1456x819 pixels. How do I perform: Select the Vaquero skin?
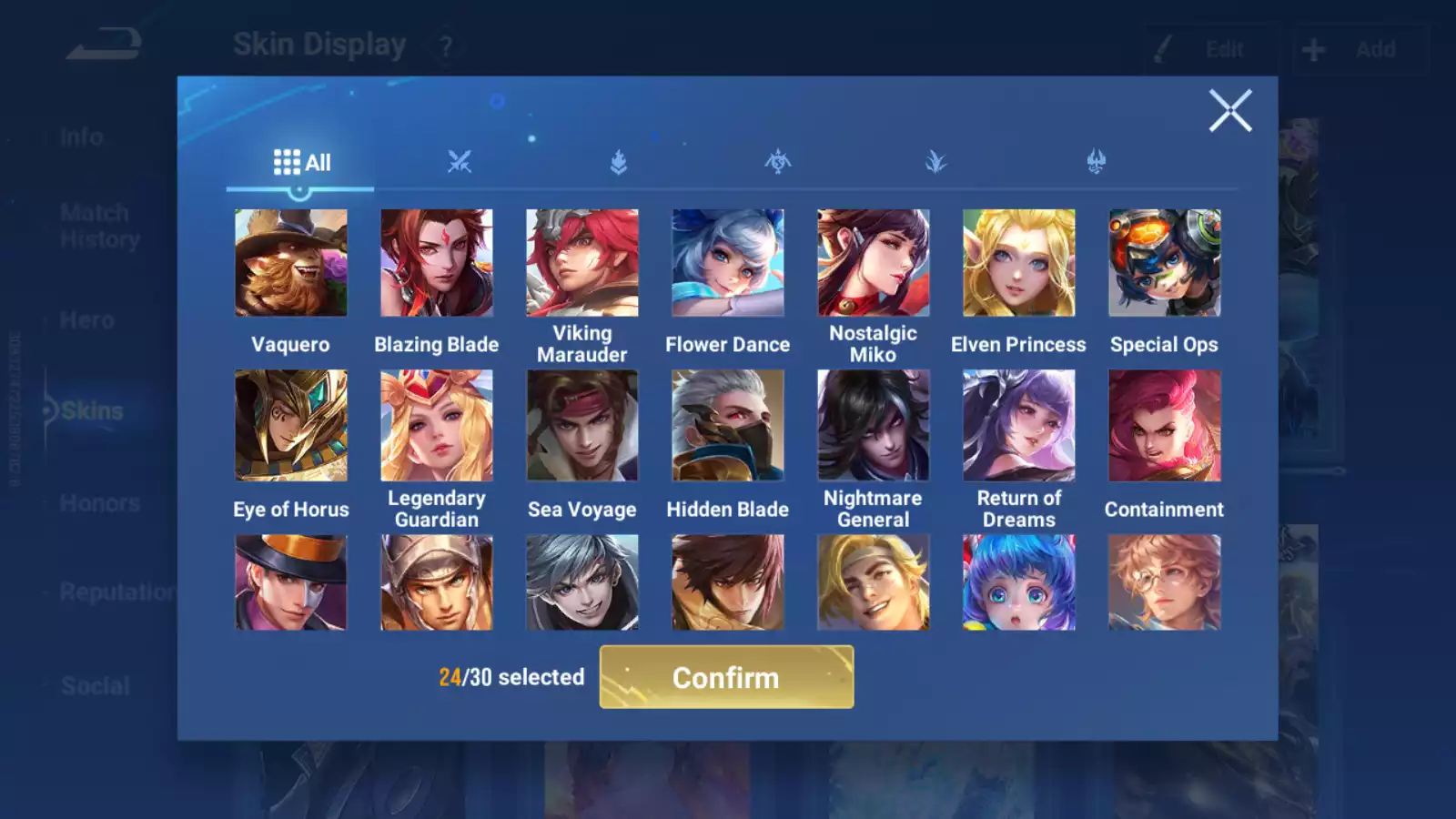click(x=291, y=263)
